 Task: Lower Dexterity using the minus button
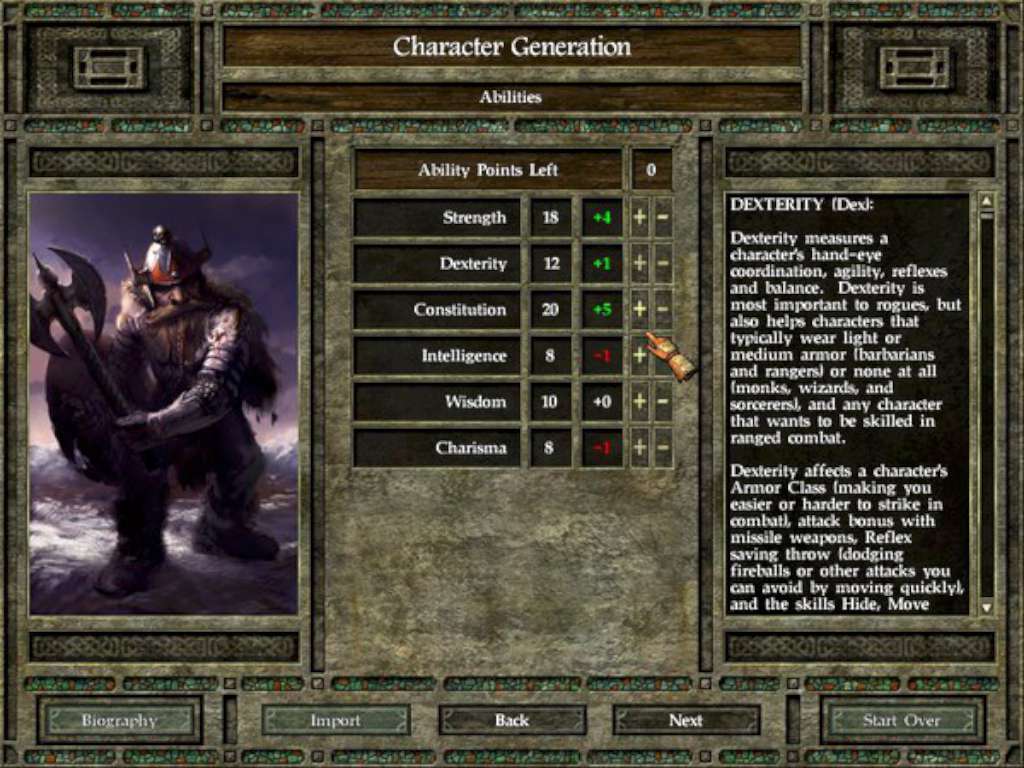coord(662,264)
